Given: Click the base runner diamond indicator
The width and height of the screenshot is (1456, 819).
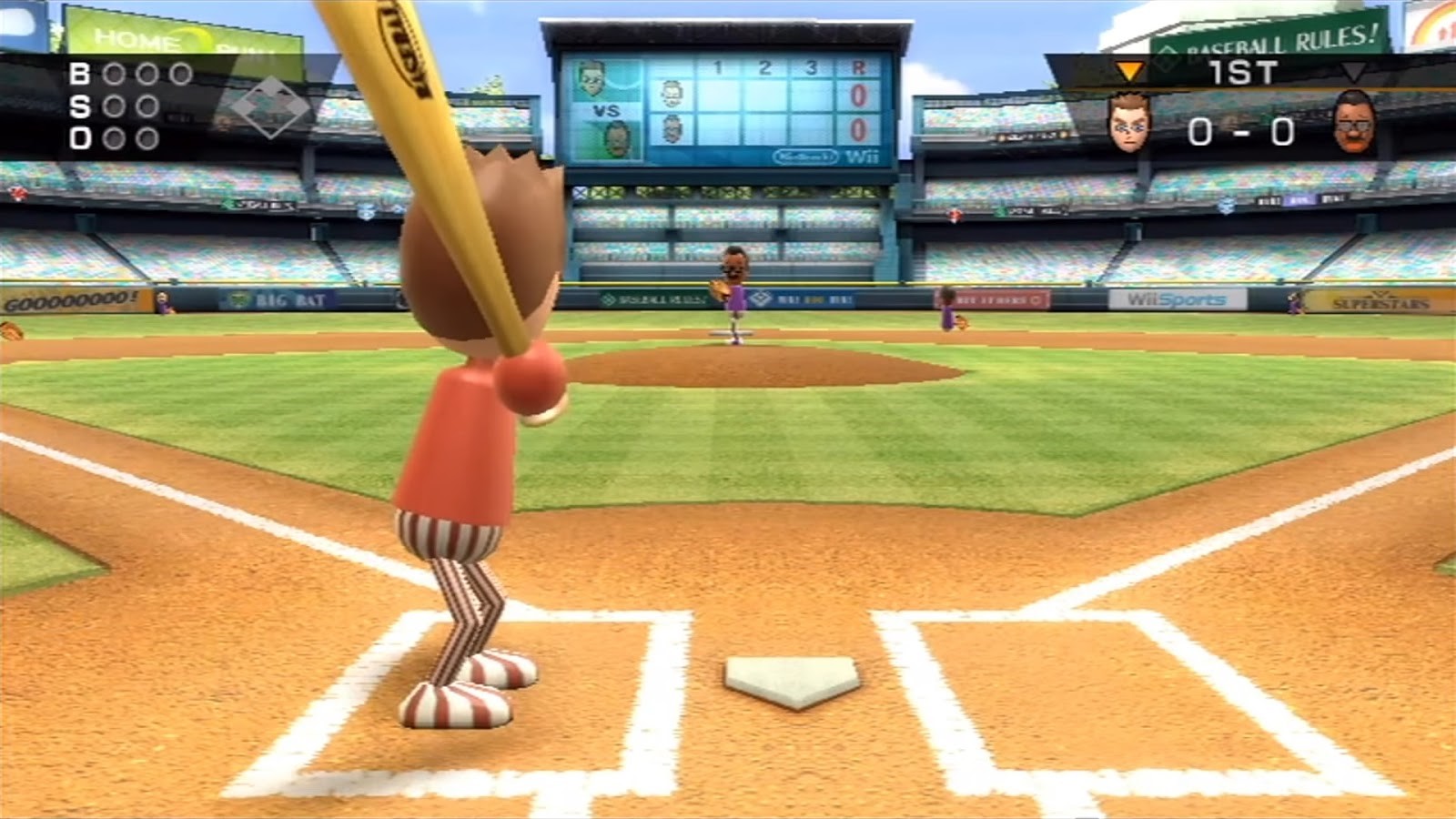Looking at the screenshot, I should pyautogui.click(x=269, y=107).
